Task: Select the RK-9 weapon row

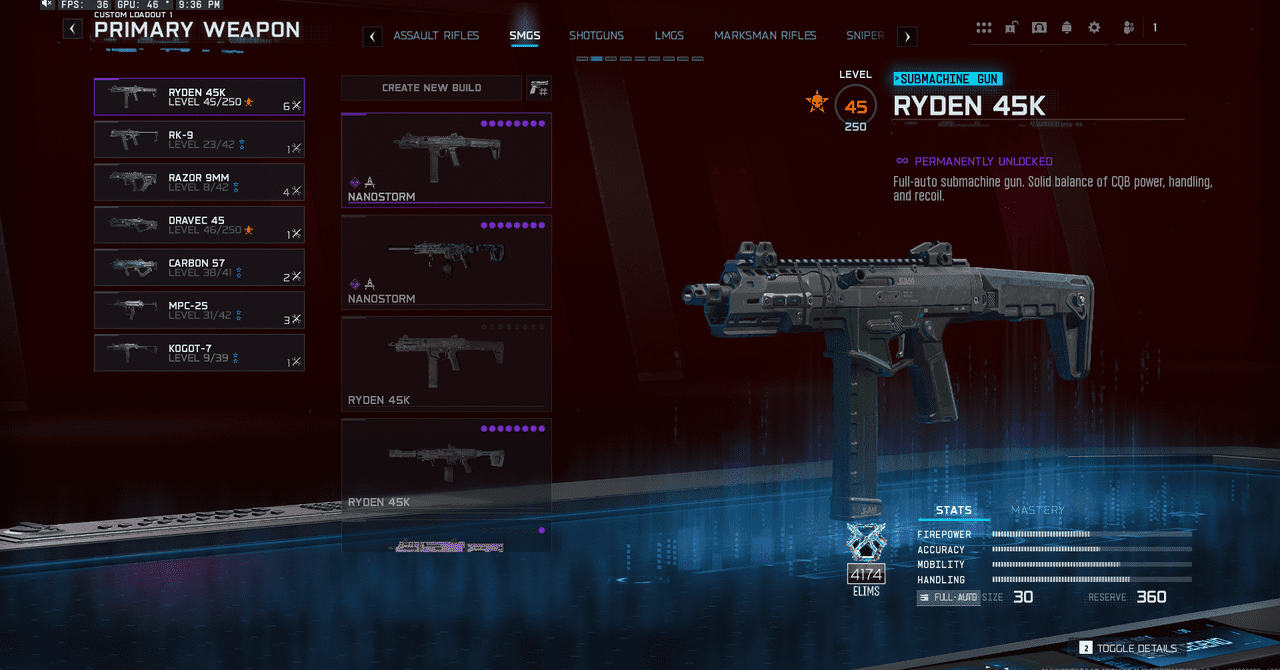Action: pyautogui.click(x=199, y=139)
